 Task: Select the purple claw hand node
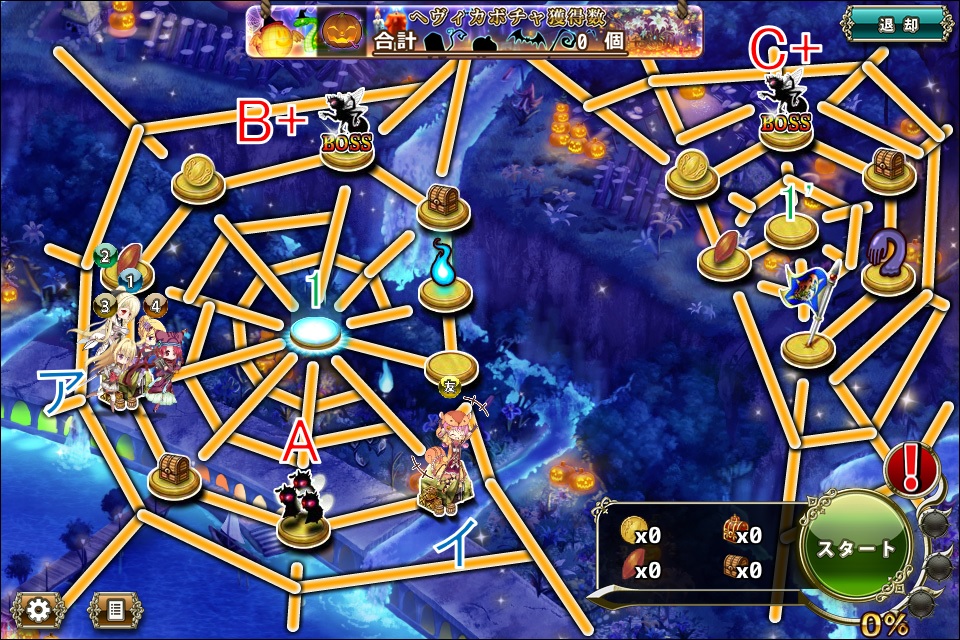click(x=887, y=259)
